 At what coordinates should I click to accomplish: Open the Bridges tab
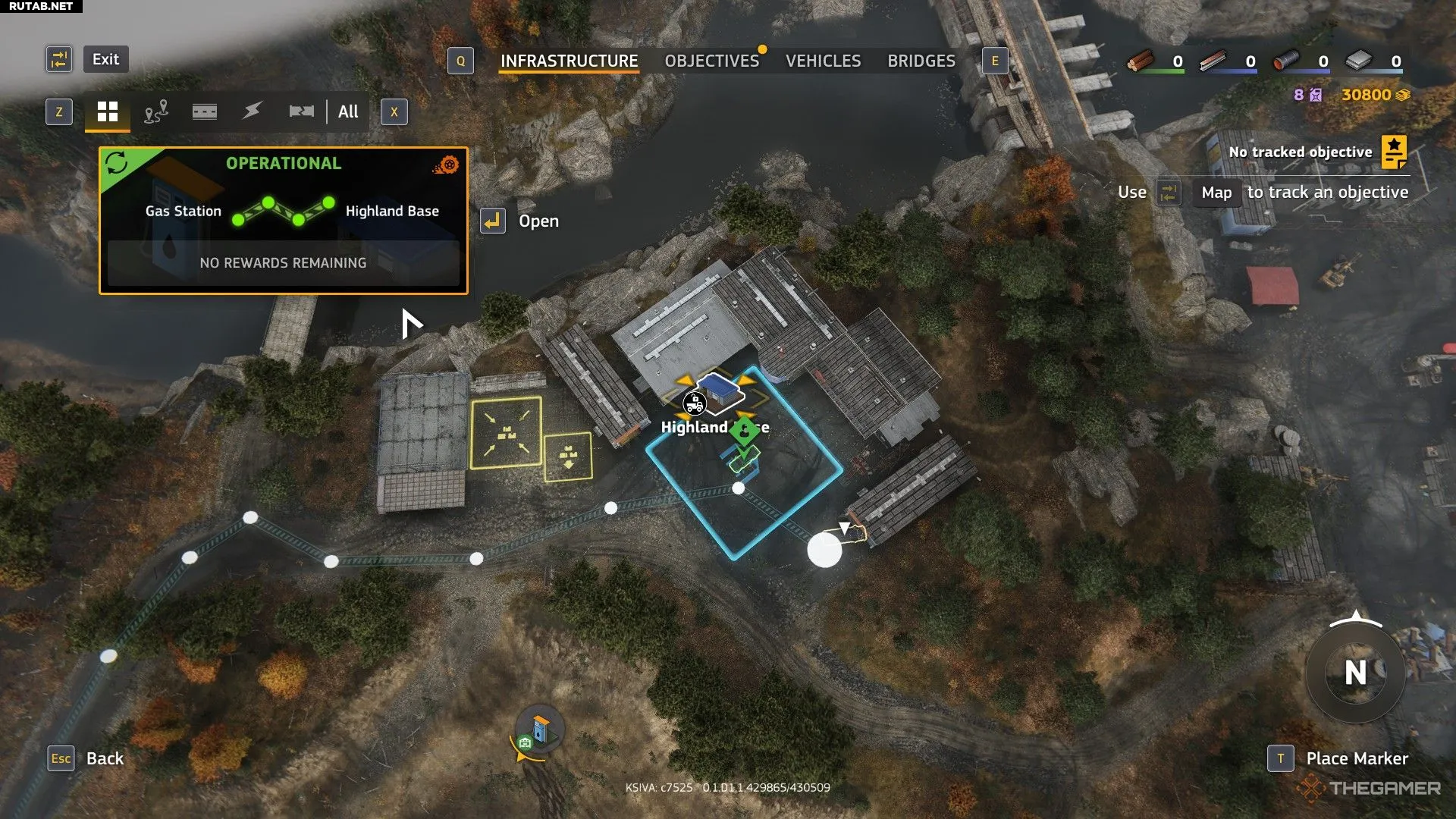(x=921, y=61)
